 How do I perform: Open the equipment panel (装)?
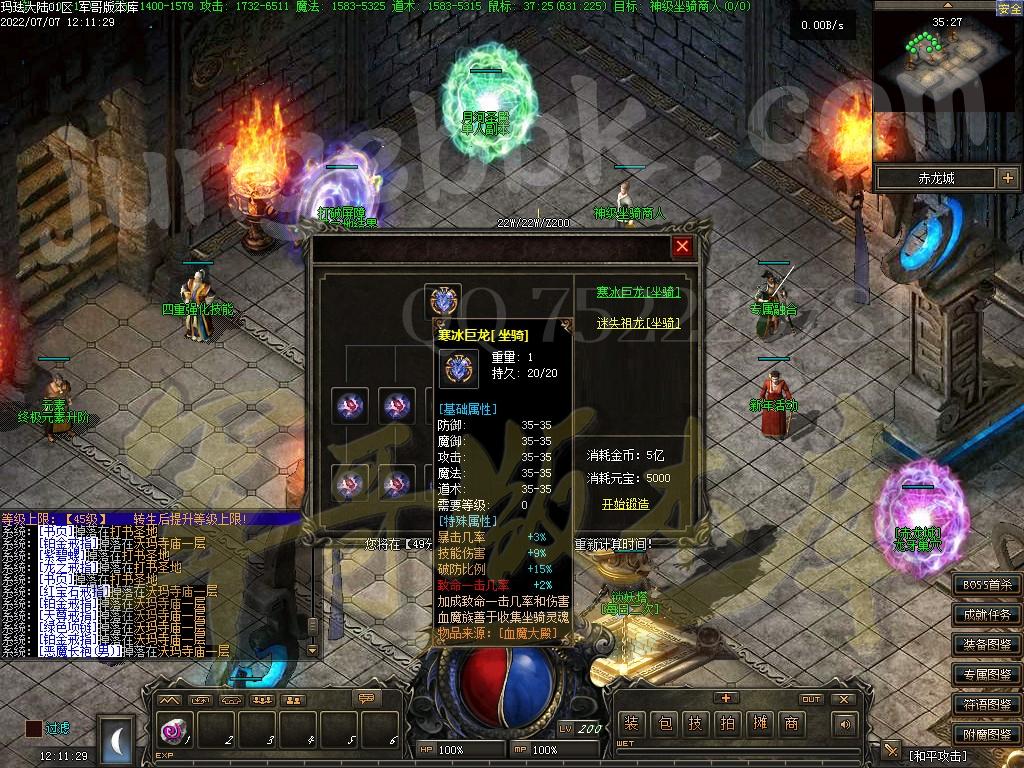(x=631, y=723)
